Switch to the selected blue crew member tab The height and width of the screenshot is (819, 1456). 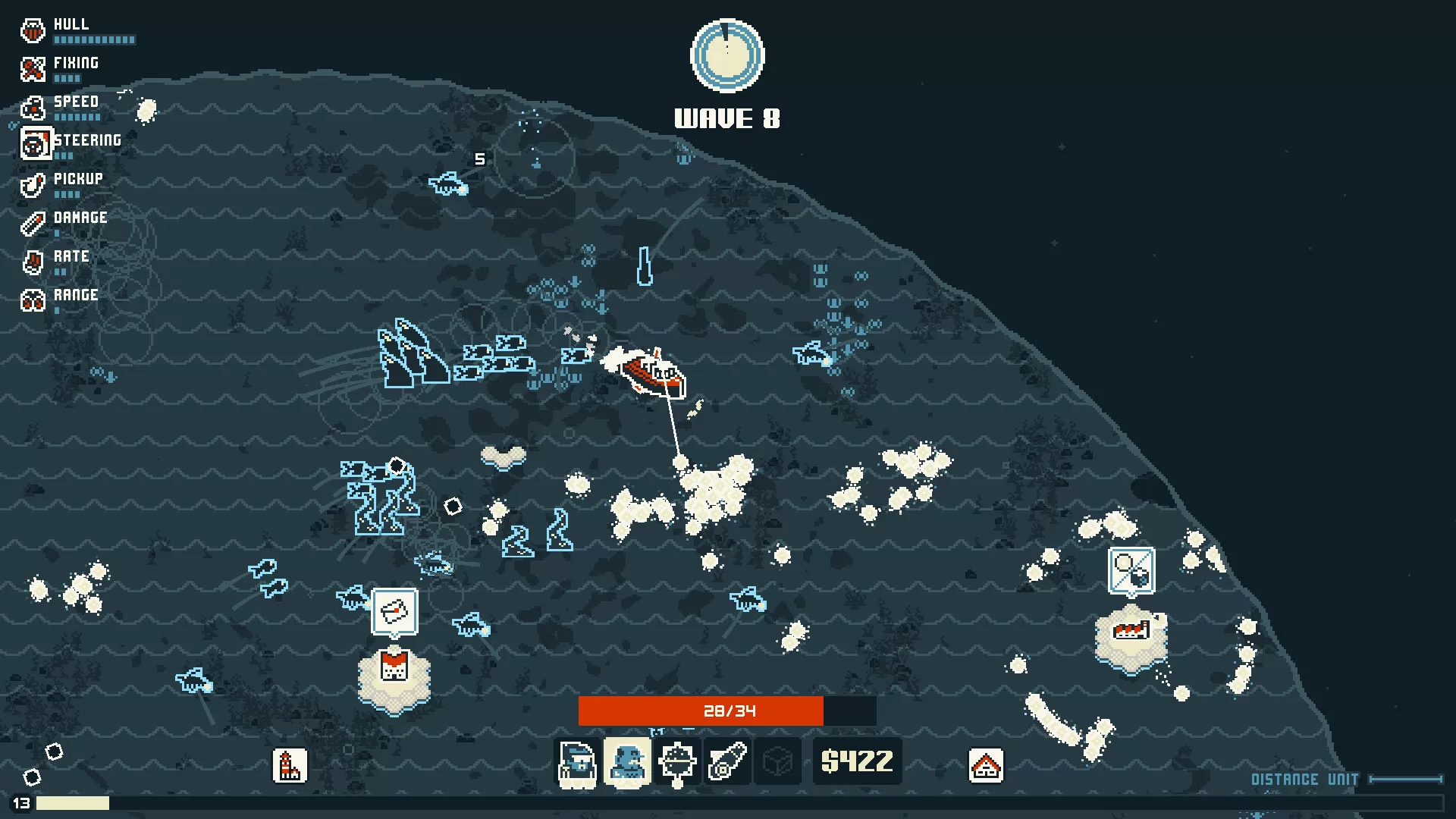(628, 762)
